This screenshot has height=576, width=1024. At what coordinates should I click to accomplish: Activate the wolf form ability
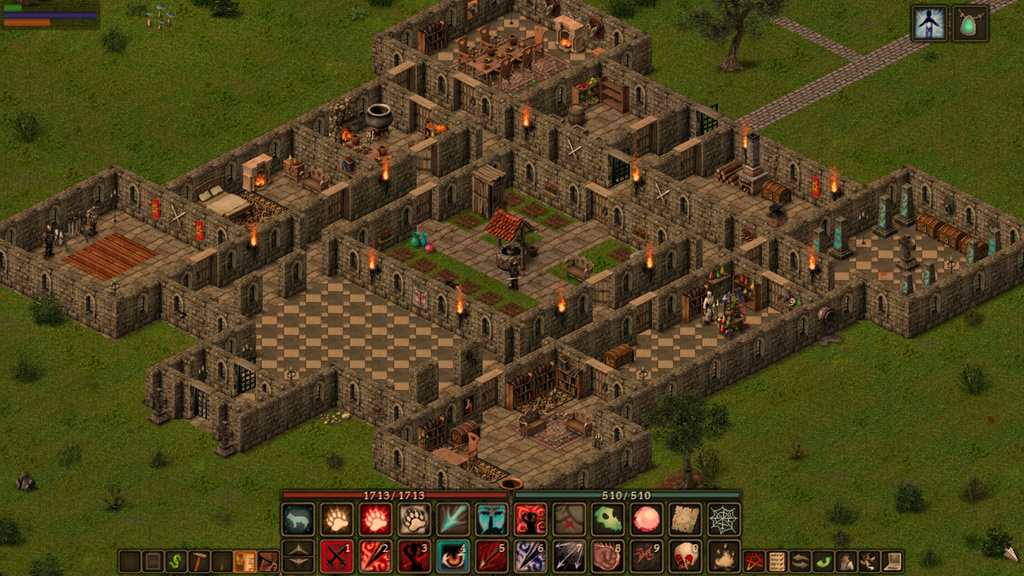[298, 519]
